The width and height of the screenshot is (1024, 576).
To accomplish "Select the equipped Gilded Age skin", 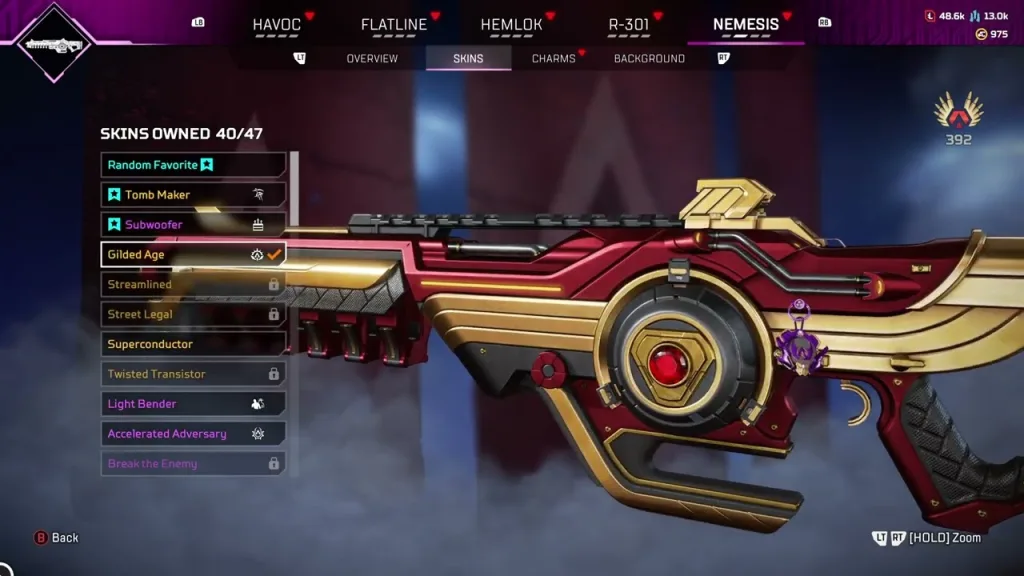I will pos(193,255).
